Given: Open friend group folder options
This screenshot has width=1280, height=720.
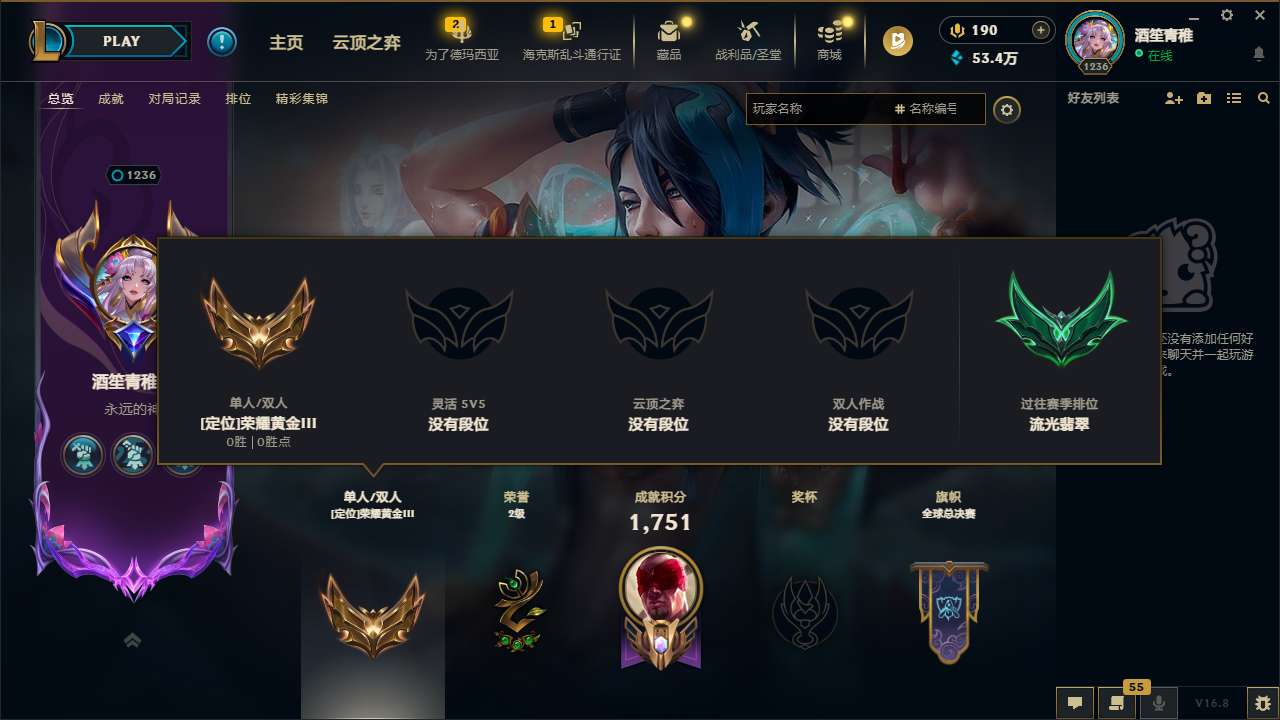Looking at the screenshot, I should point(1204,98).
